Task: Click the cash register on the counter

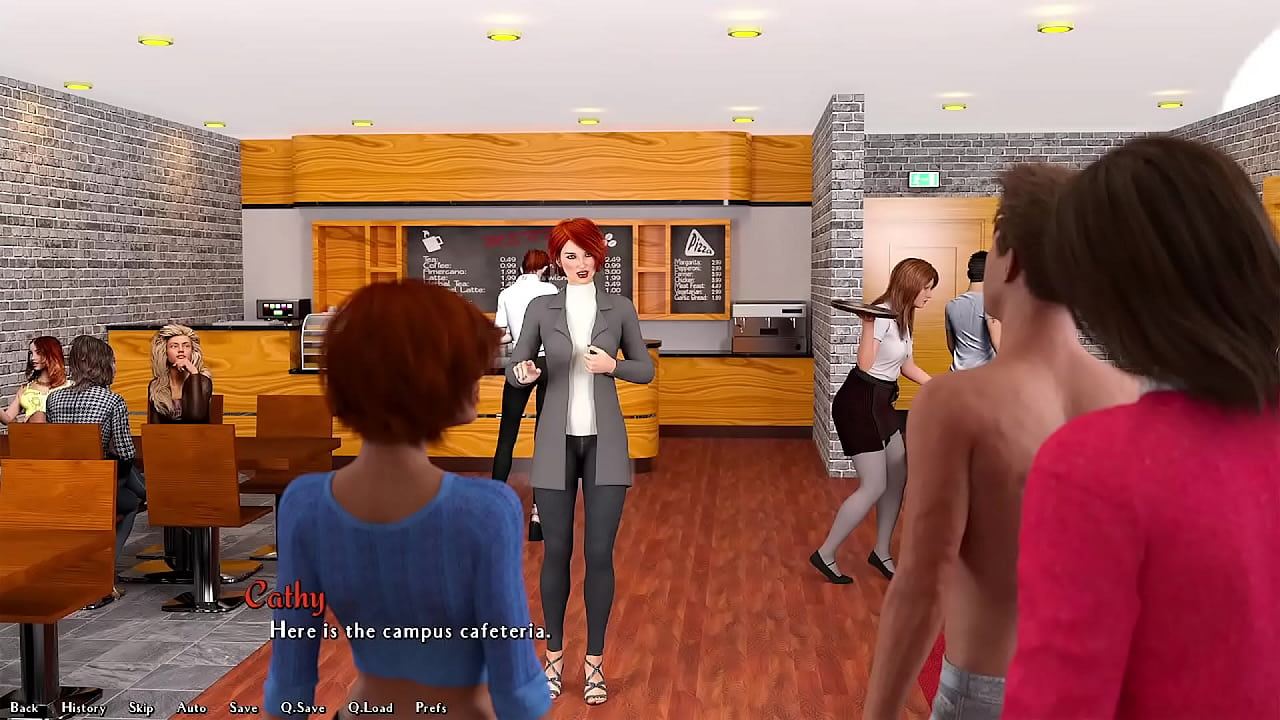Action: click(x=282, y=308)
